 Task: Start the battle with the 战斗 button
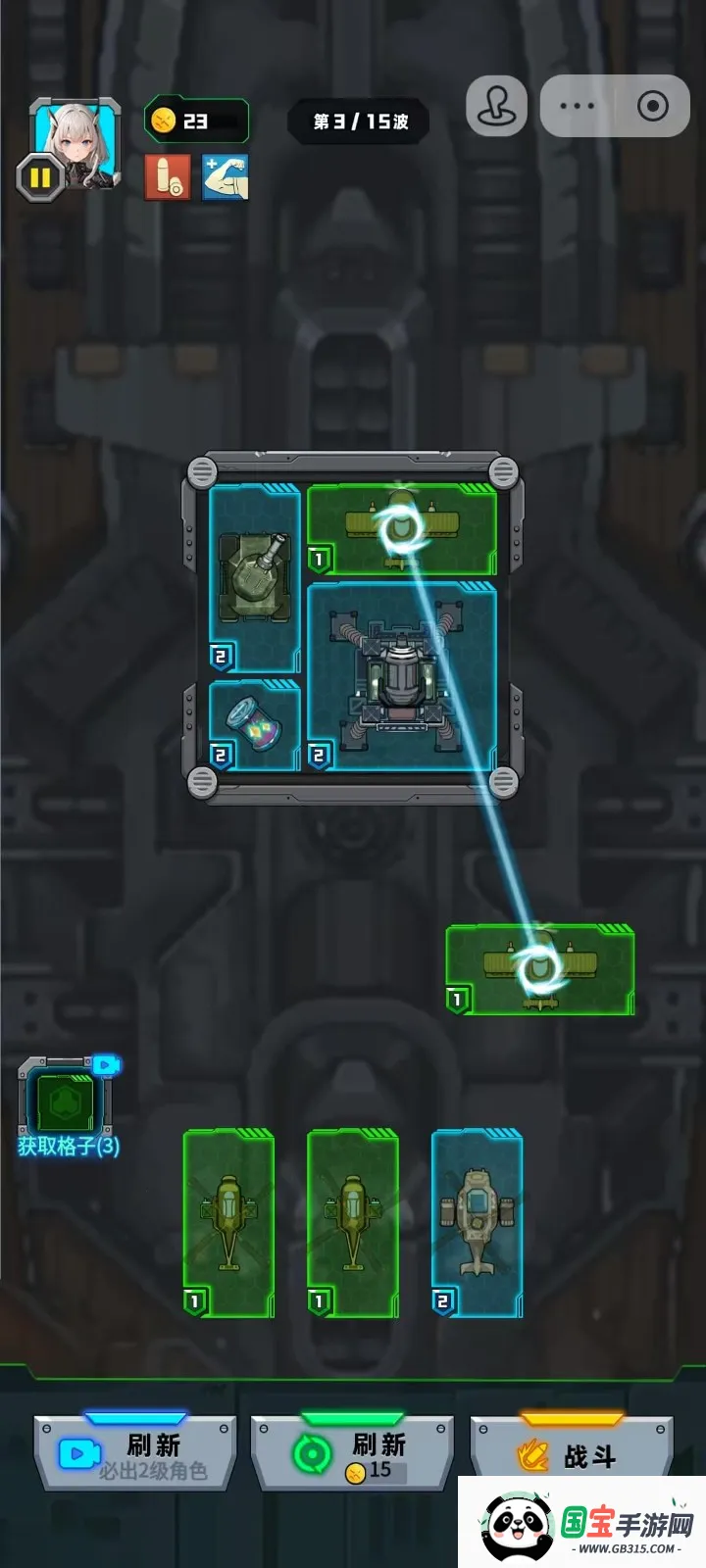572,1454
